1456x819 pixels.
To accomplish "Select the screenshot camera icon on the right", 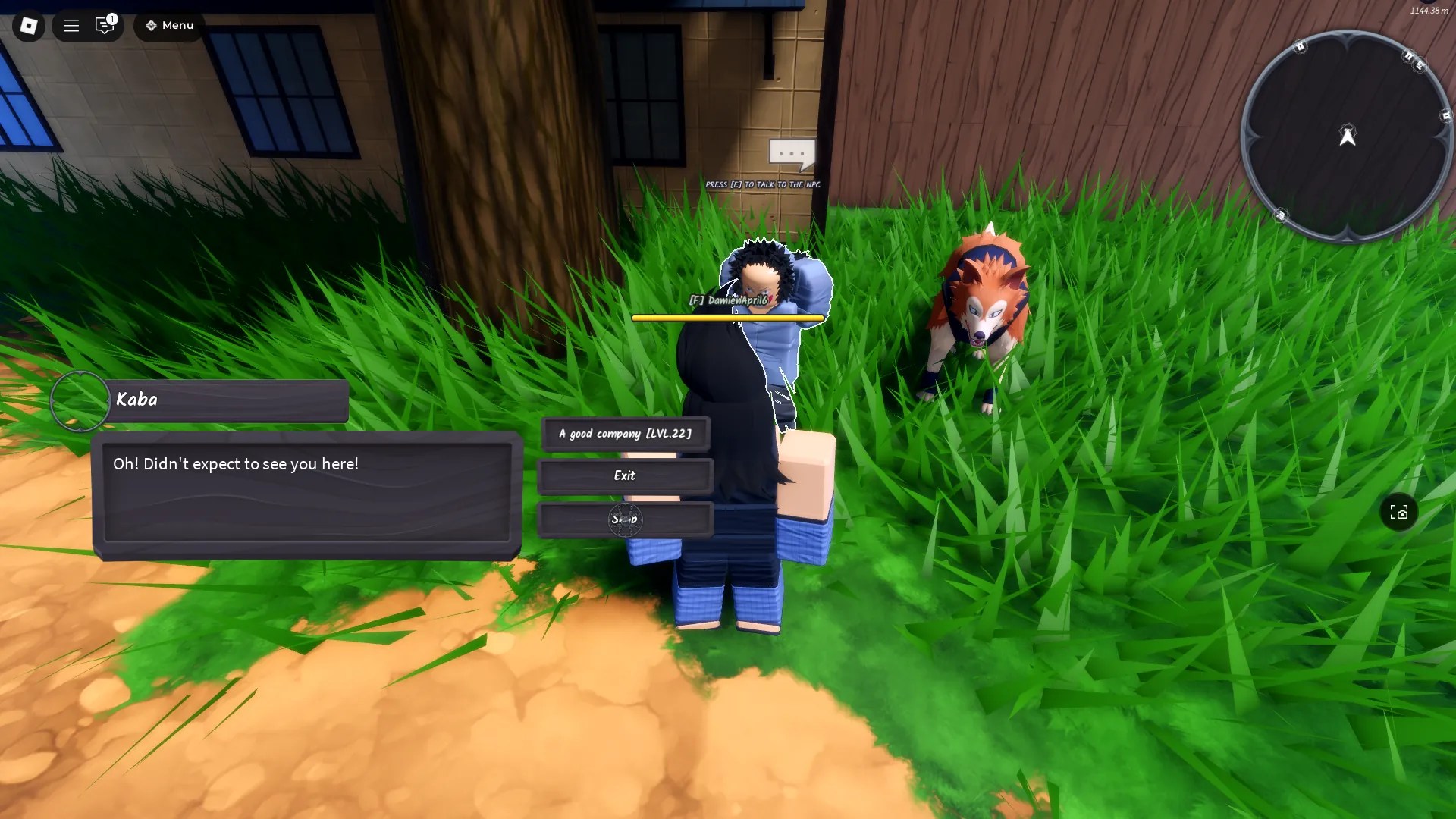I will 1399,513.
